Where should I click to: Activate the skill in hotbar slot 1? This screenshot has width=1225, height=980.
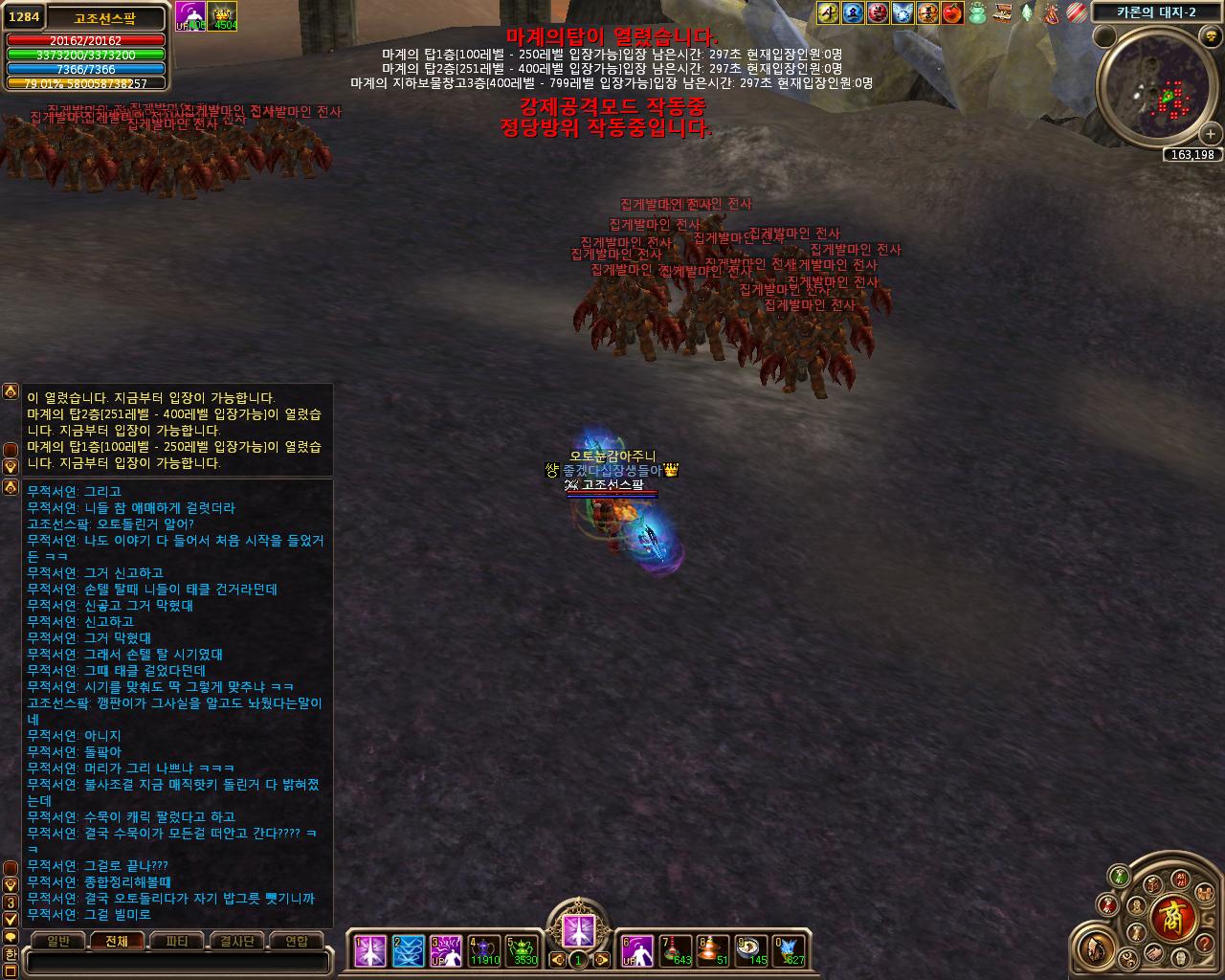[369, 951]
